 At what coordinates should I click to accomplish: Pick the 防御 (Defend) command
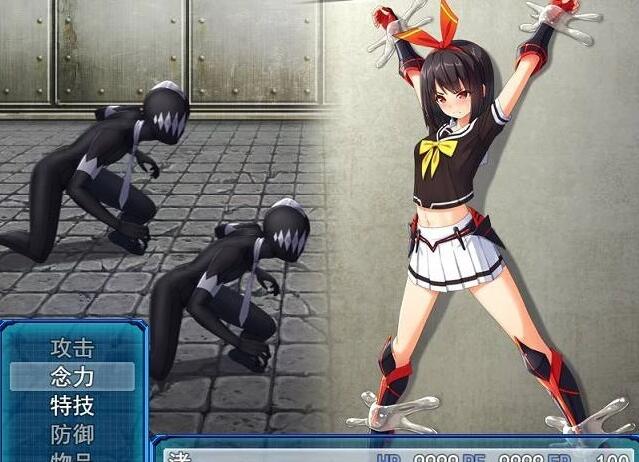pyautogui.click(x=72, y=435)
